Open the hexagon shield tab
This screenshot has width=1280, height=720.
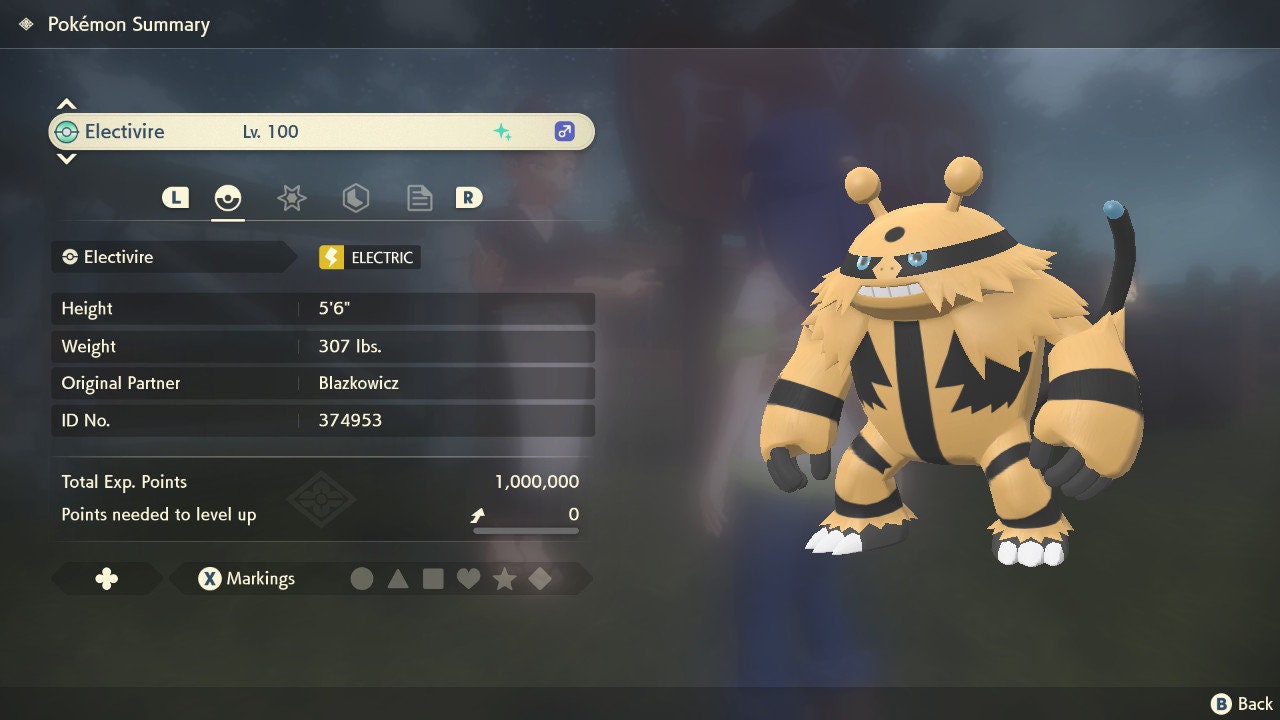coord(355,198)
